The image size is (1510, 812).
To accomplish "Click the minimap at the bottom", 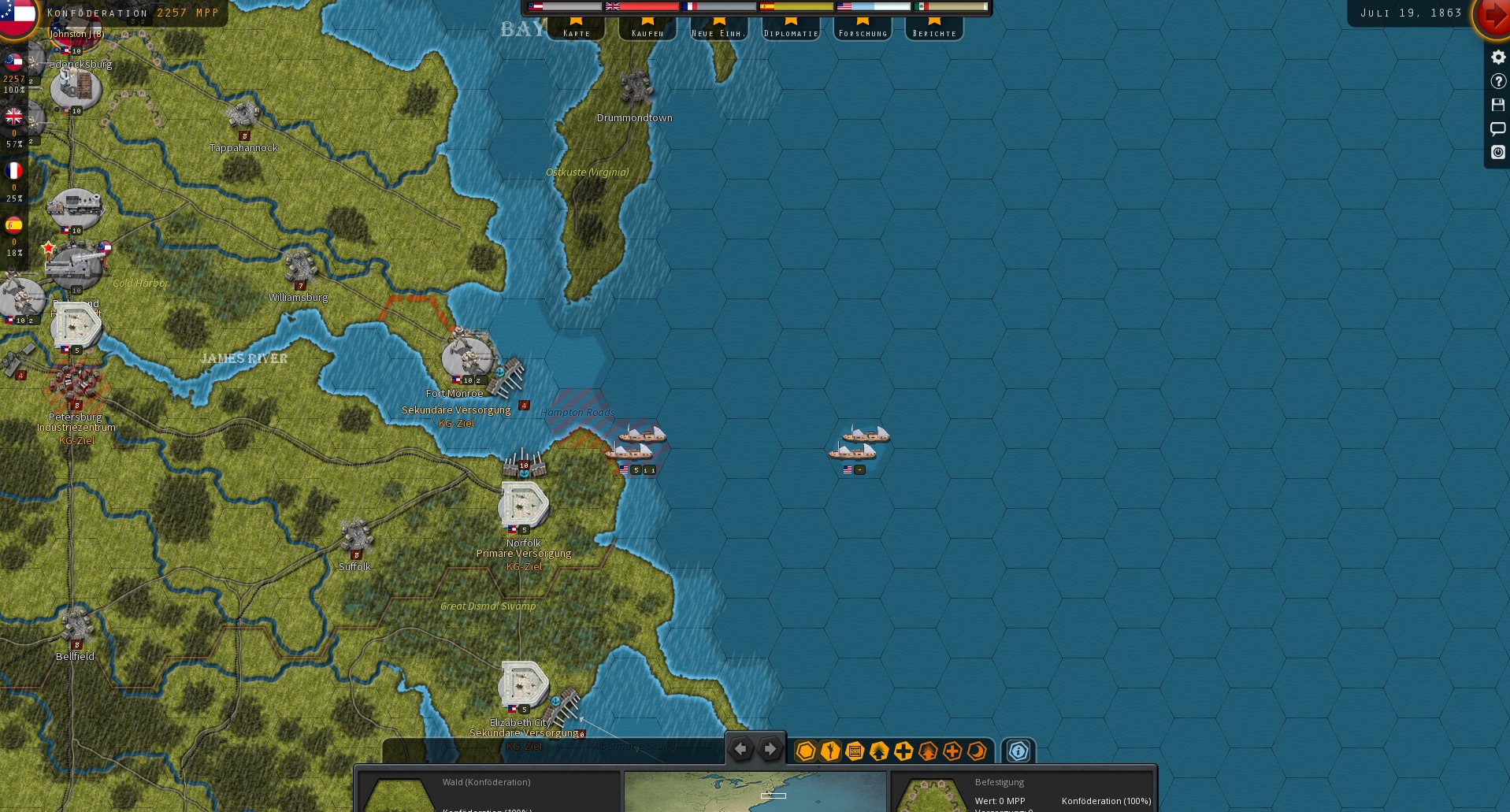I will click(x=755, y=791).
